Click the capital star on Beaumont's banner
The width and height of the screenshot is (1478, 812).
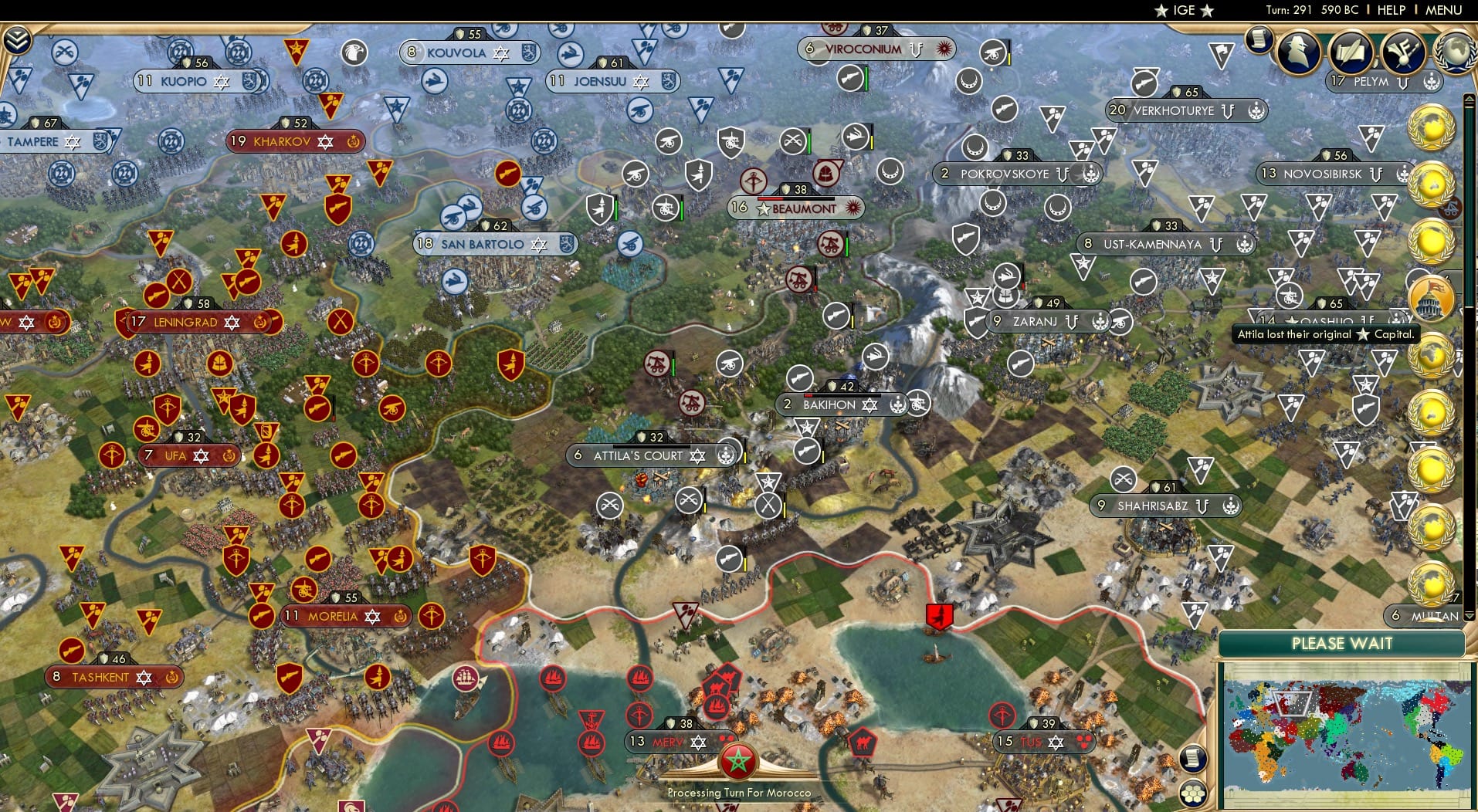pos(763,208)
